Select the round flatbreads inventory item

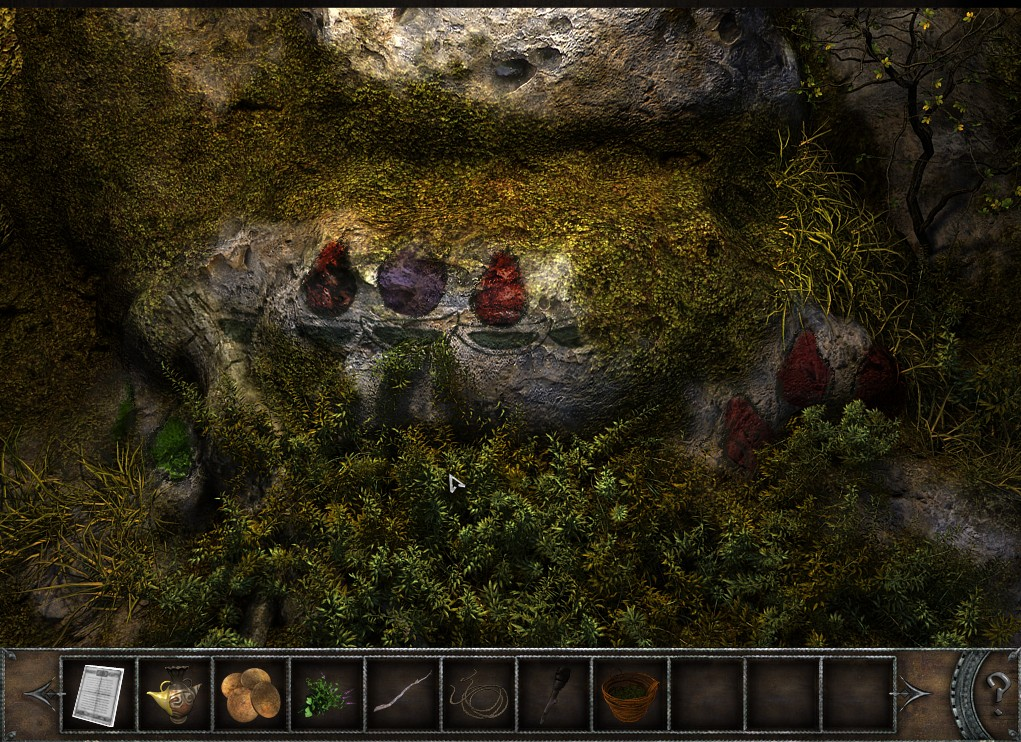250,694
